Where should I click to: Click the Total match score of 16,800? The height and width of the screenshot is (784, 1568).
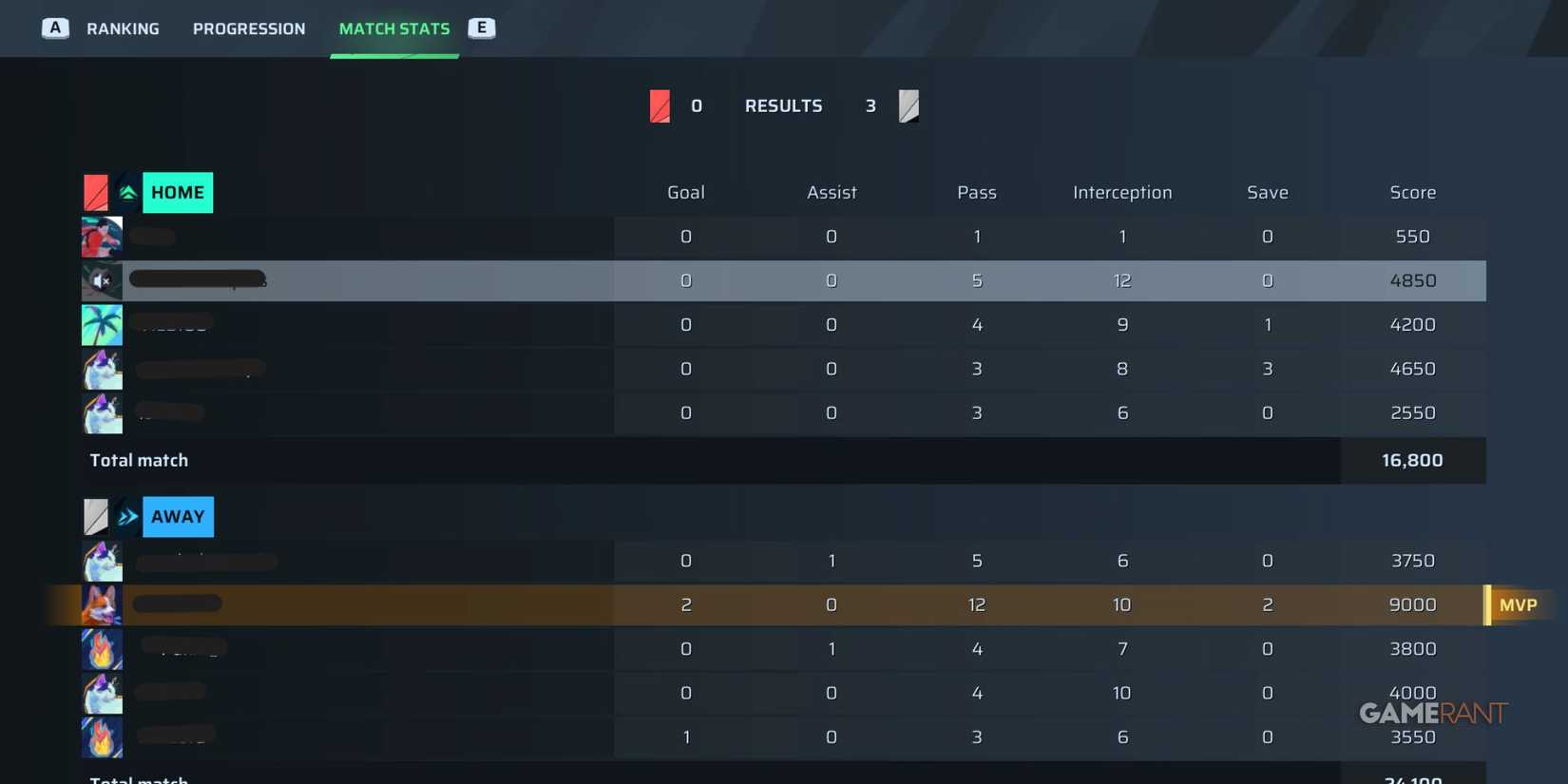pyautogui.click(x=1412, y=460)
